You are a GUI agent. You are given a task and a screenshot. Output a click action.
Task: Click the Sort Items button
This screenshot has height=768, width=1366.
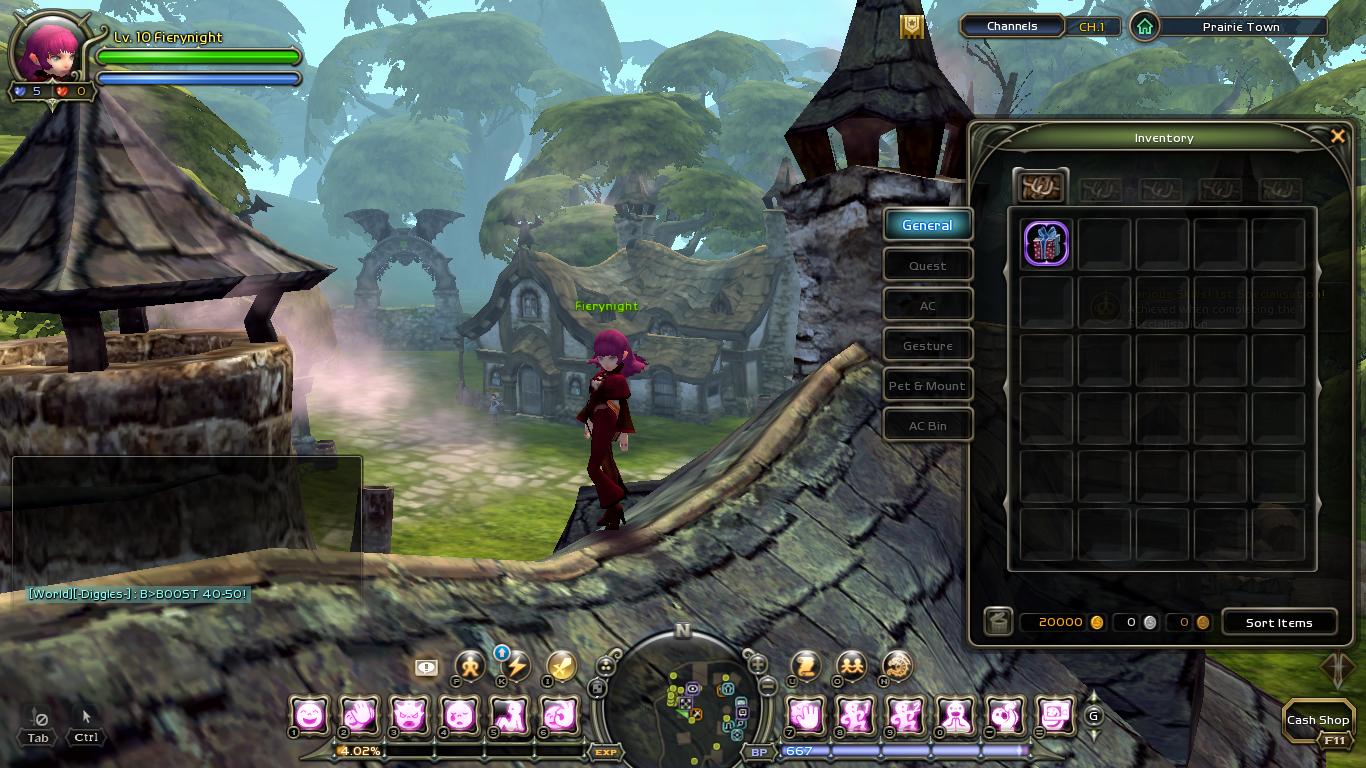pyautogui.click(x=1278, y=622)
